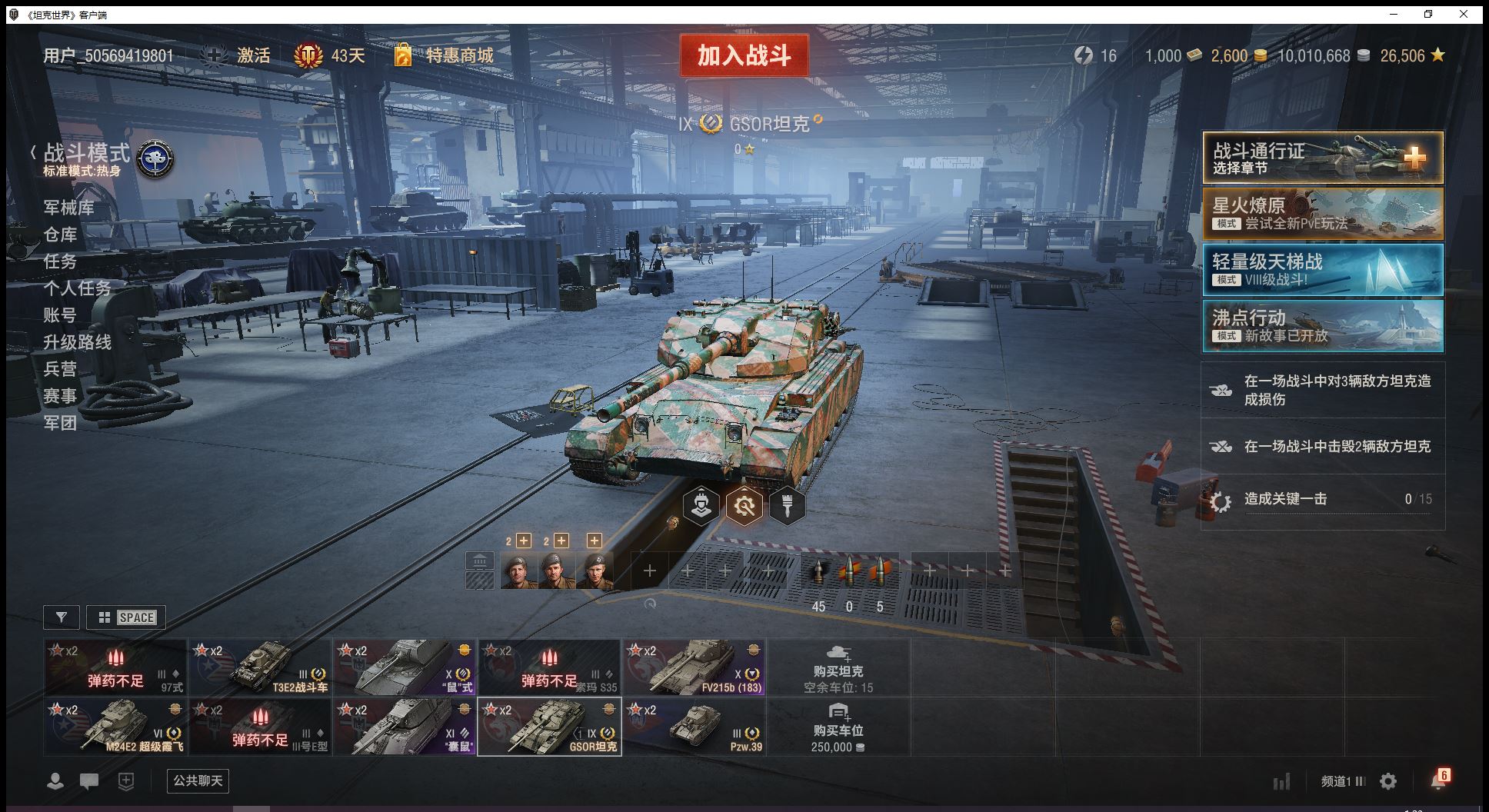Viewport: 1489px width, 812px height.
Task: Choose the M24E2 超级霞飞 tank card
Action: pyautogui.click(x=115, y=727)
